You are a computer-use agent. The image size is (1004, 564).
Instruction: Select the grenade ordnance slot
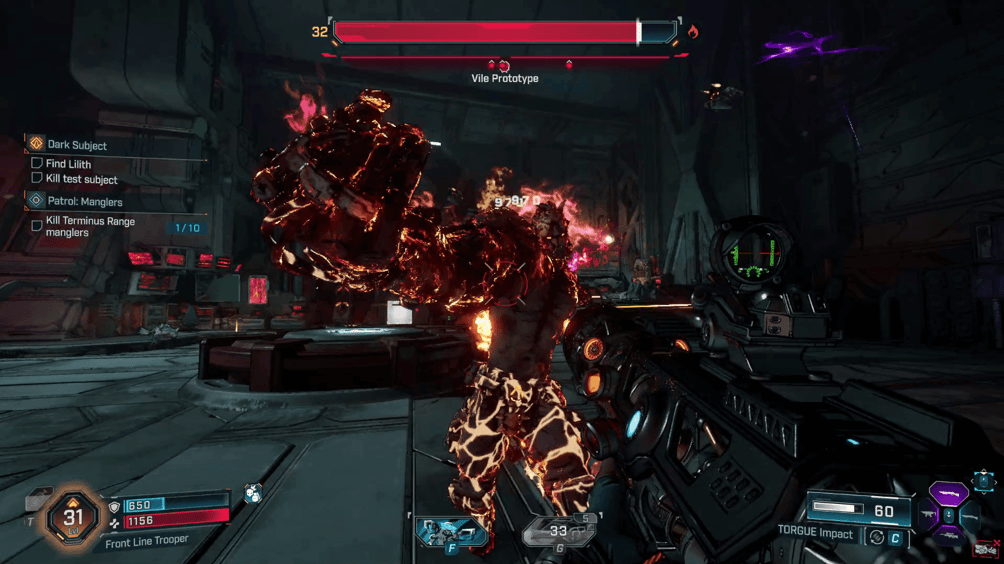(558, 532)
